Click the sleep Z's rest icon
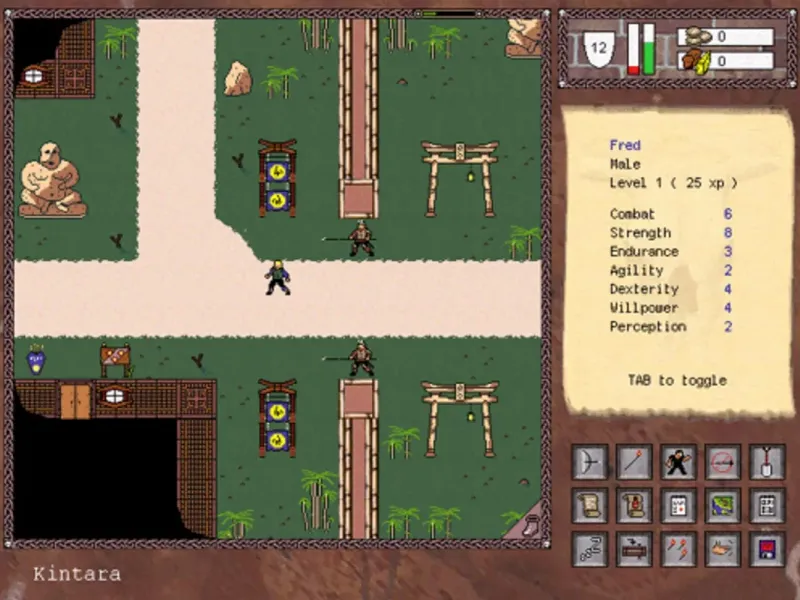Viewport: 800px width, 600px height. click(589, 548)
